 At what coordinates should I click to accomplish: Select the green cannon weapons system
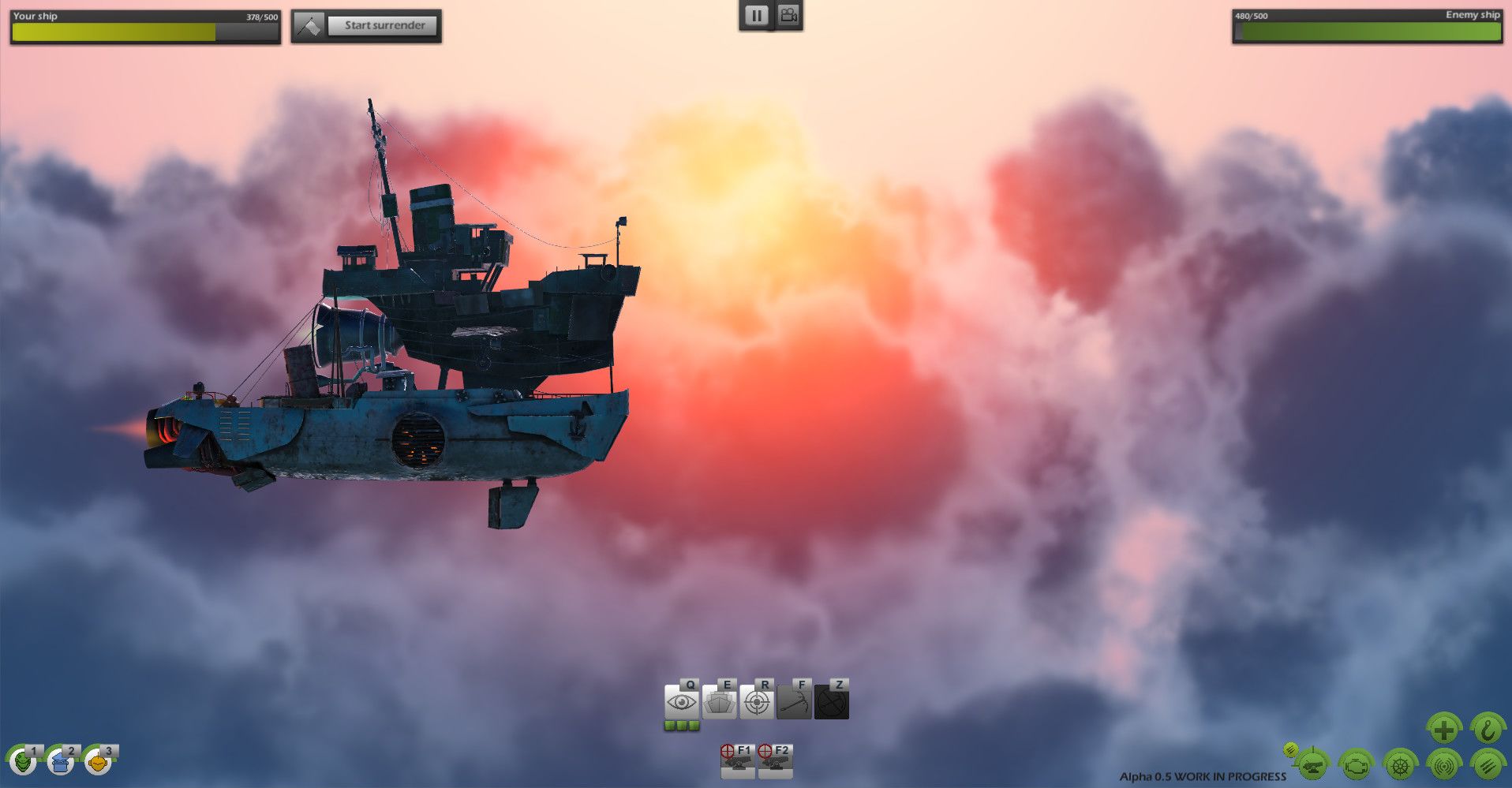tap(1313, 765)
